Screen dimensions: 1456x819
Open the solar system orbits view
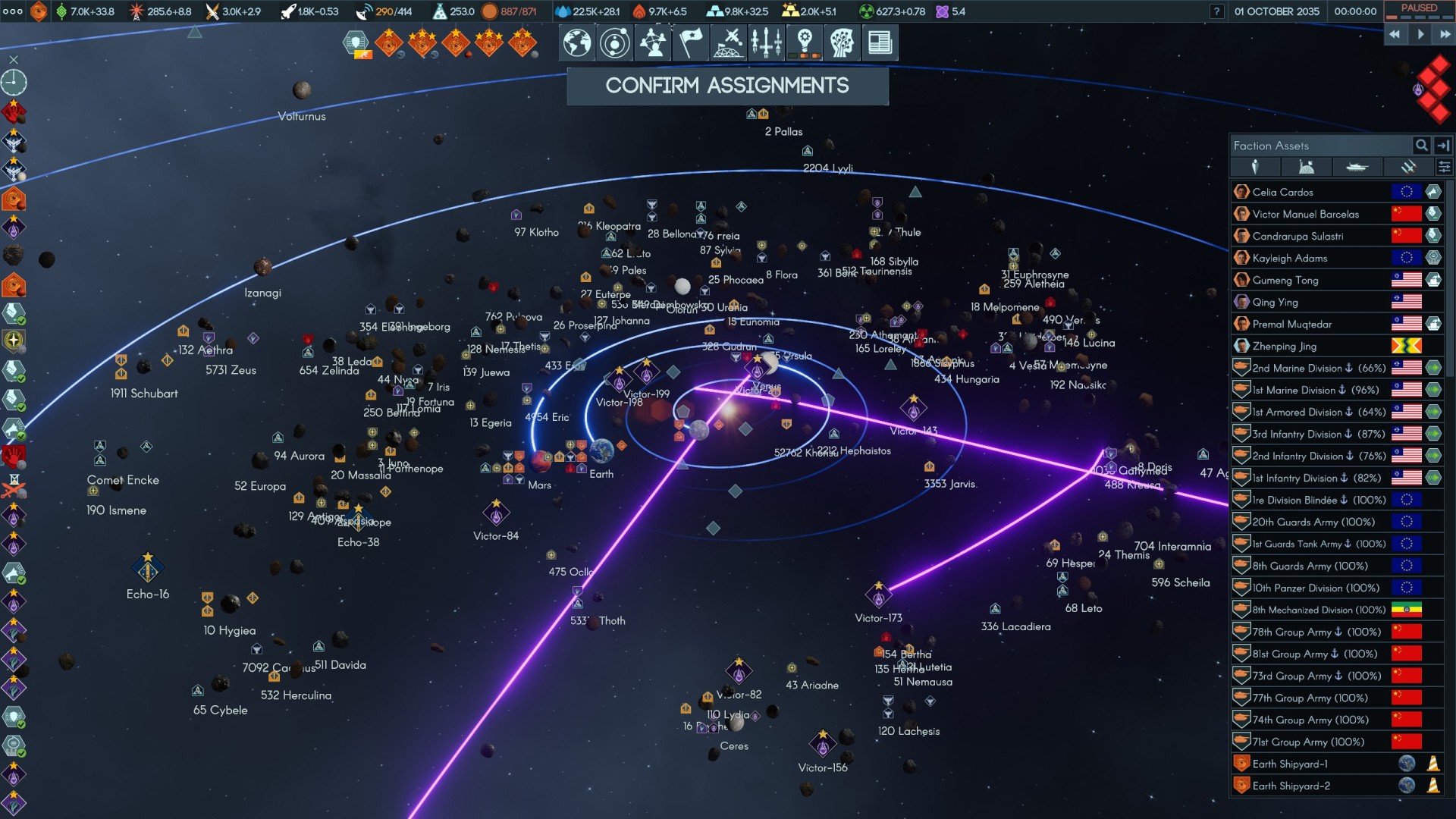click(x=614, y=42)
